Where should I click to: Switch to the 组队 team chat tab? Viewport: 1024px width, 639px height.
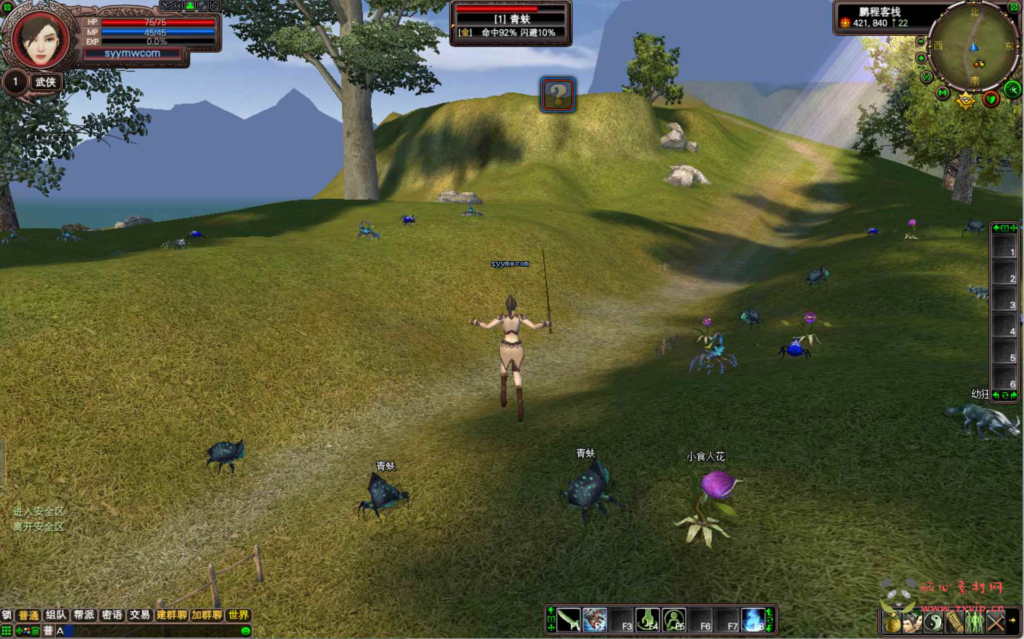[56, 615]
